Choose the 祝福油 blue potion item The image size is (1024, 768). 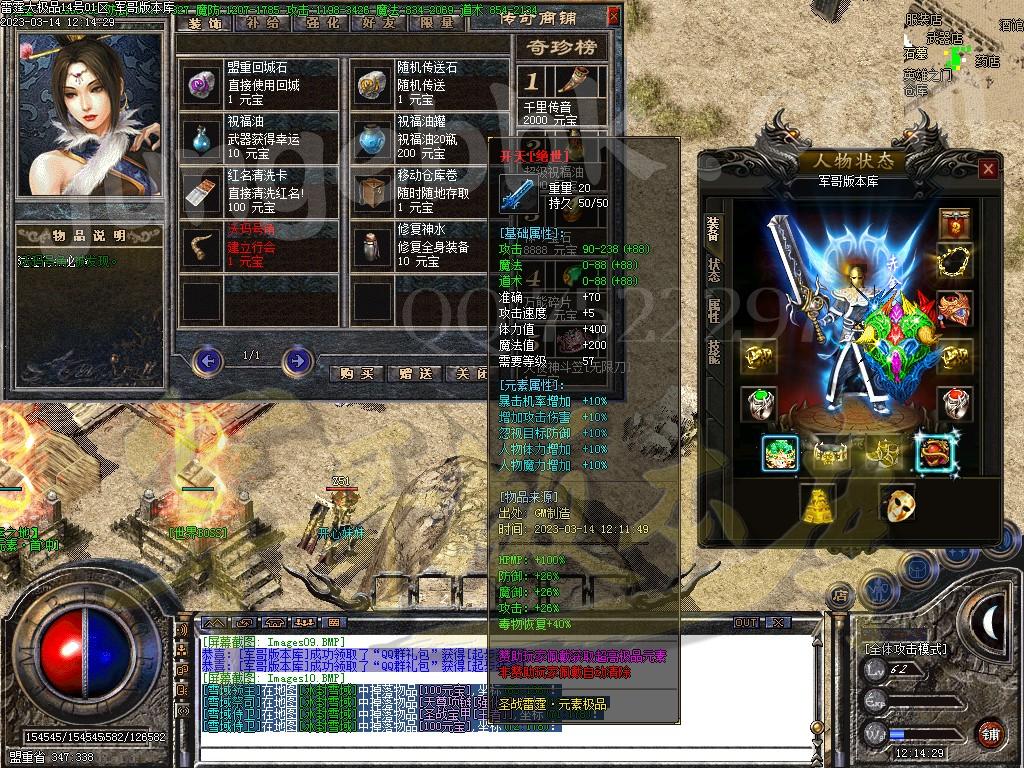tap(201, 138)
